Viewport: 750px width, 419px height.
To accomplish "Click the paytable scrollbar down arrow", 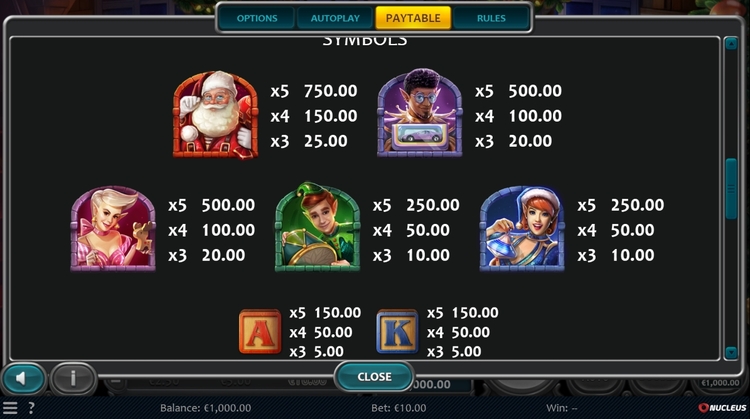I will [731, 352].
